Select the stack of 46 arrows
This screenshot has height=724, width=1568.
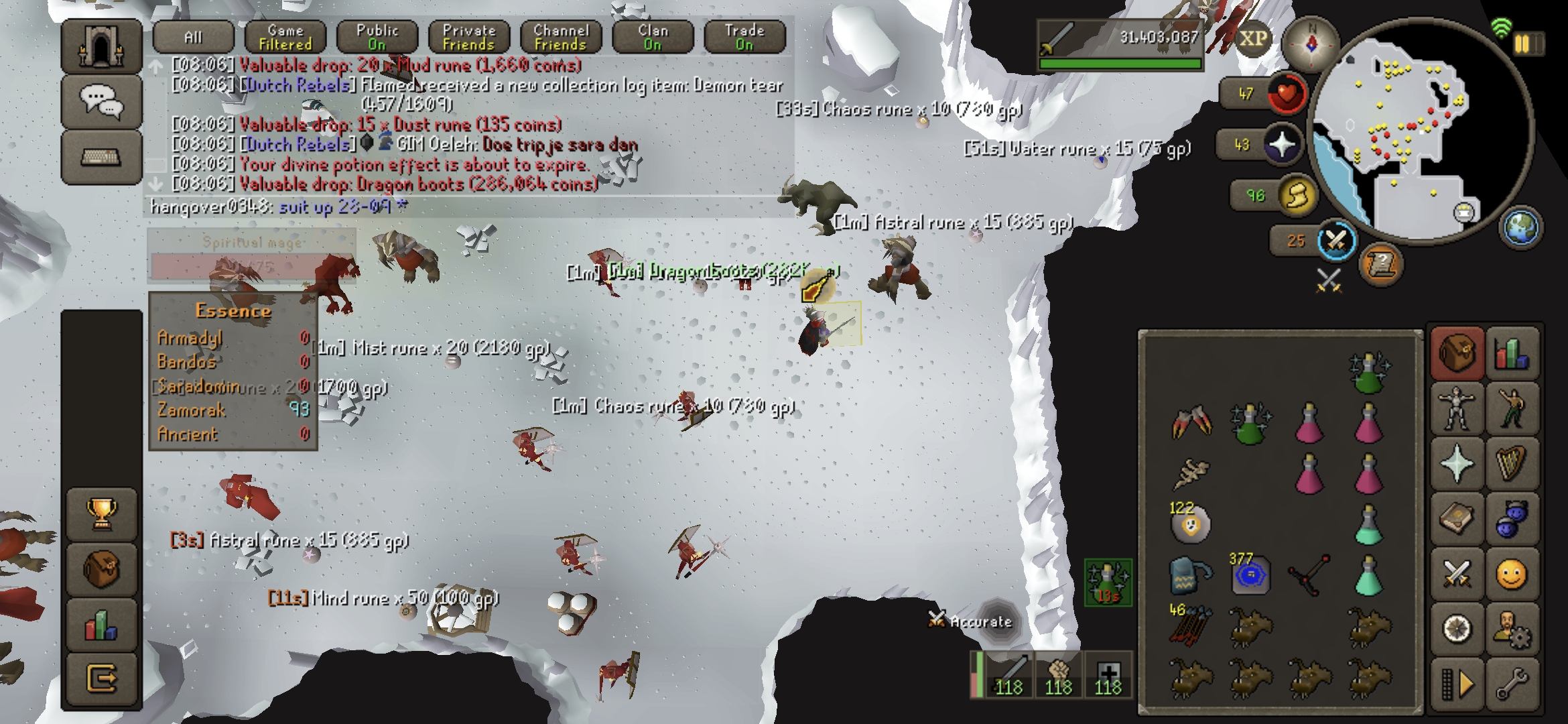[1189, 625]
